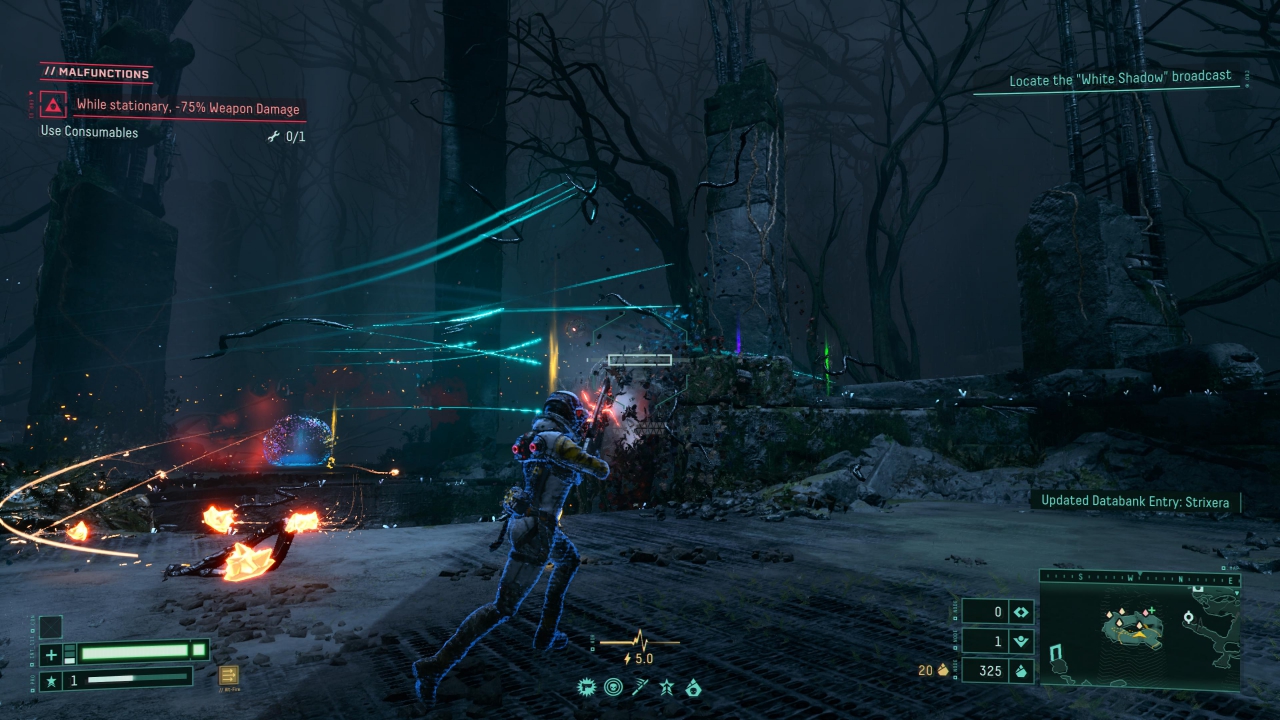Click the white ring marker on minimap
Viewport: 1280px width, 720px height.
pyautogui.click(x=1189, y=617)
